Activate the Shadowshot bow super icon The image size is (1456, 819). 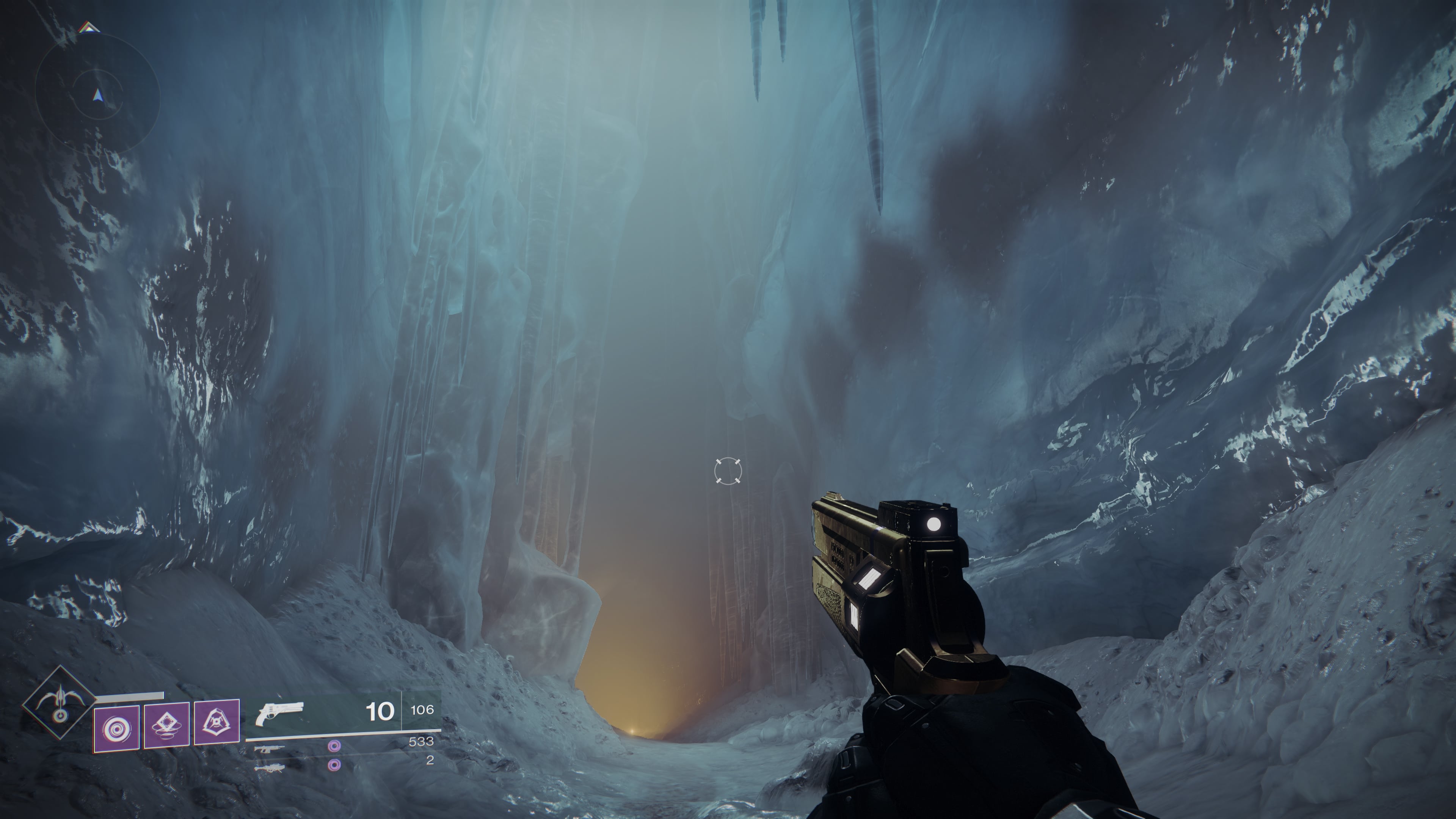(x=60, y=703)
